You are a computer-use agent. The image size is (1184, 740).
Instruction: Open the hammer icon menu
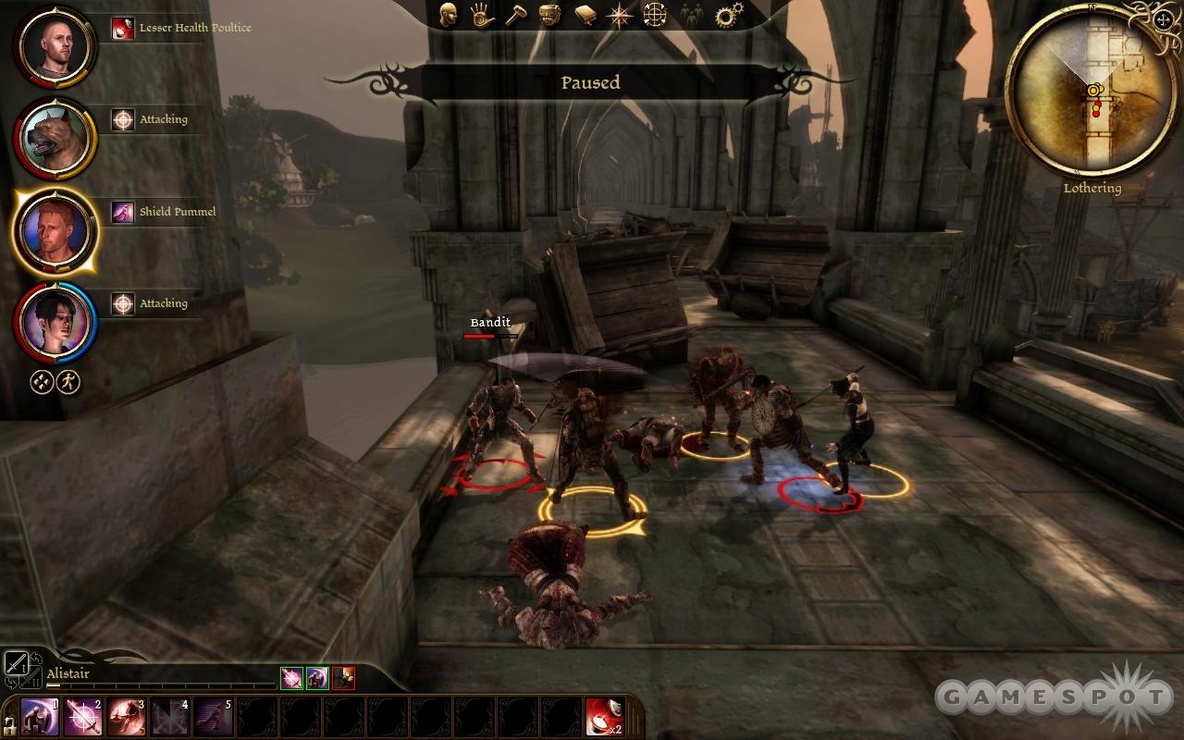[x=516, y=15]
